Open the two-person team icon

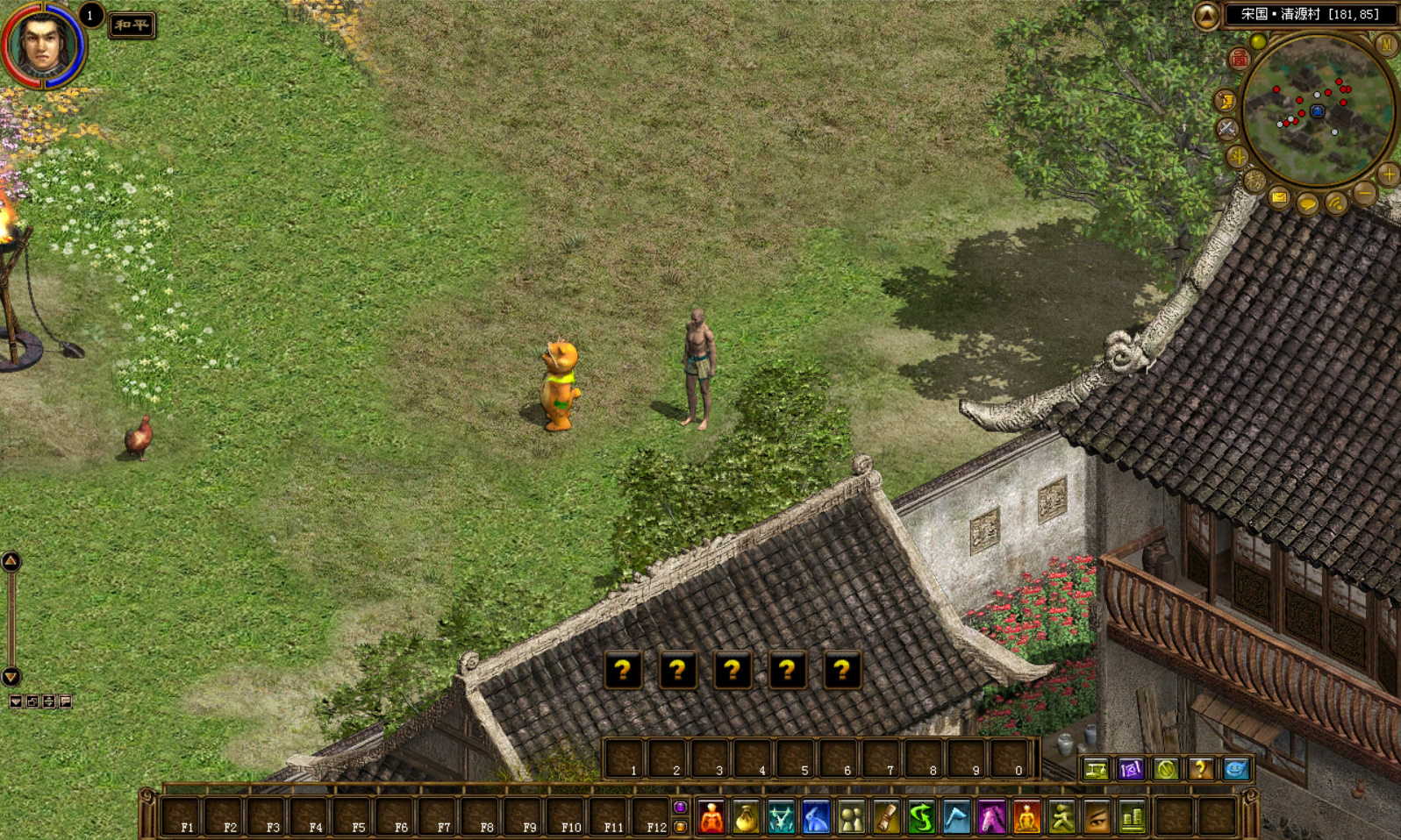[x=851, y=818]
